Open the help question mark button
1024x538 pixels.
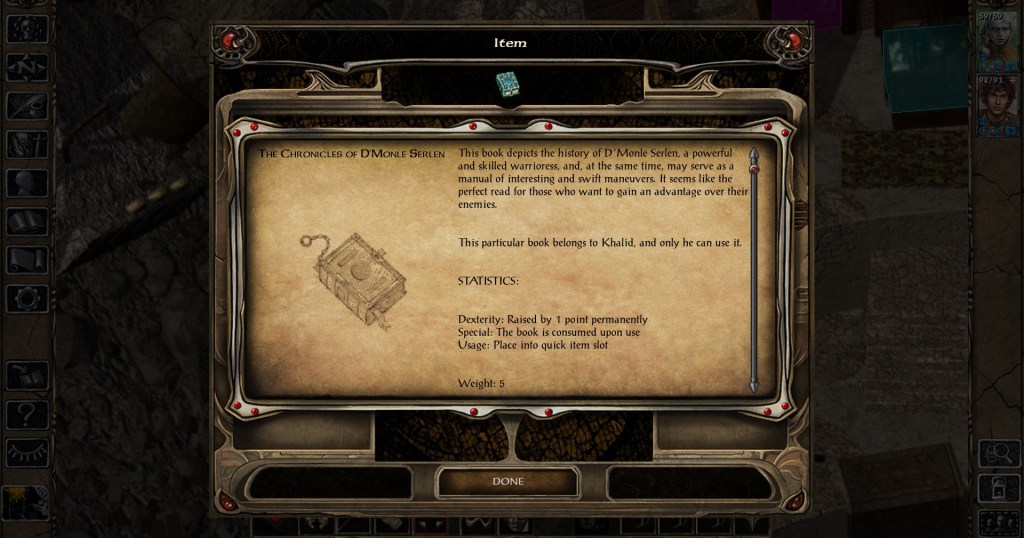click(27, 415)
